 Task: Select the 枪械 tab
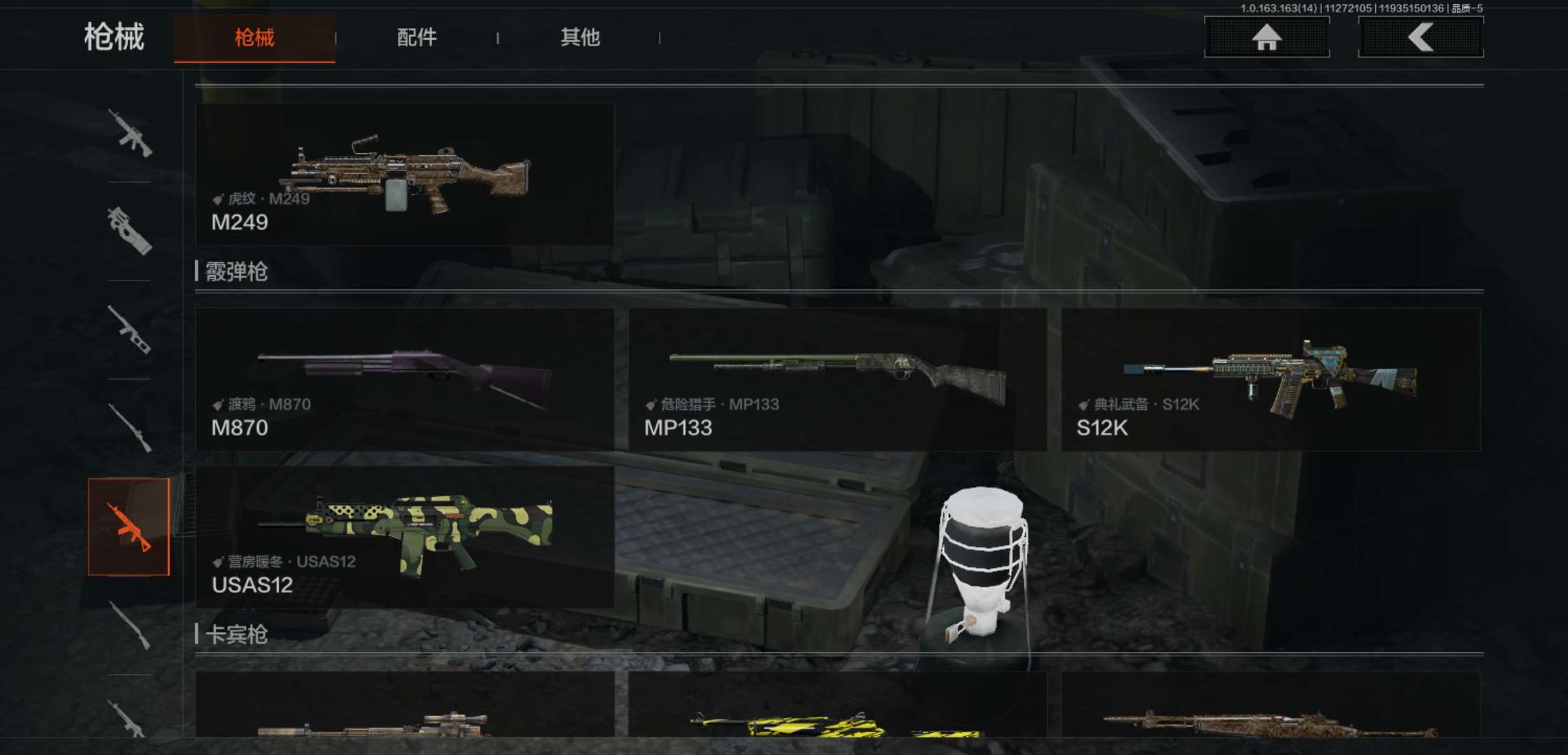[x=254, y=38]
